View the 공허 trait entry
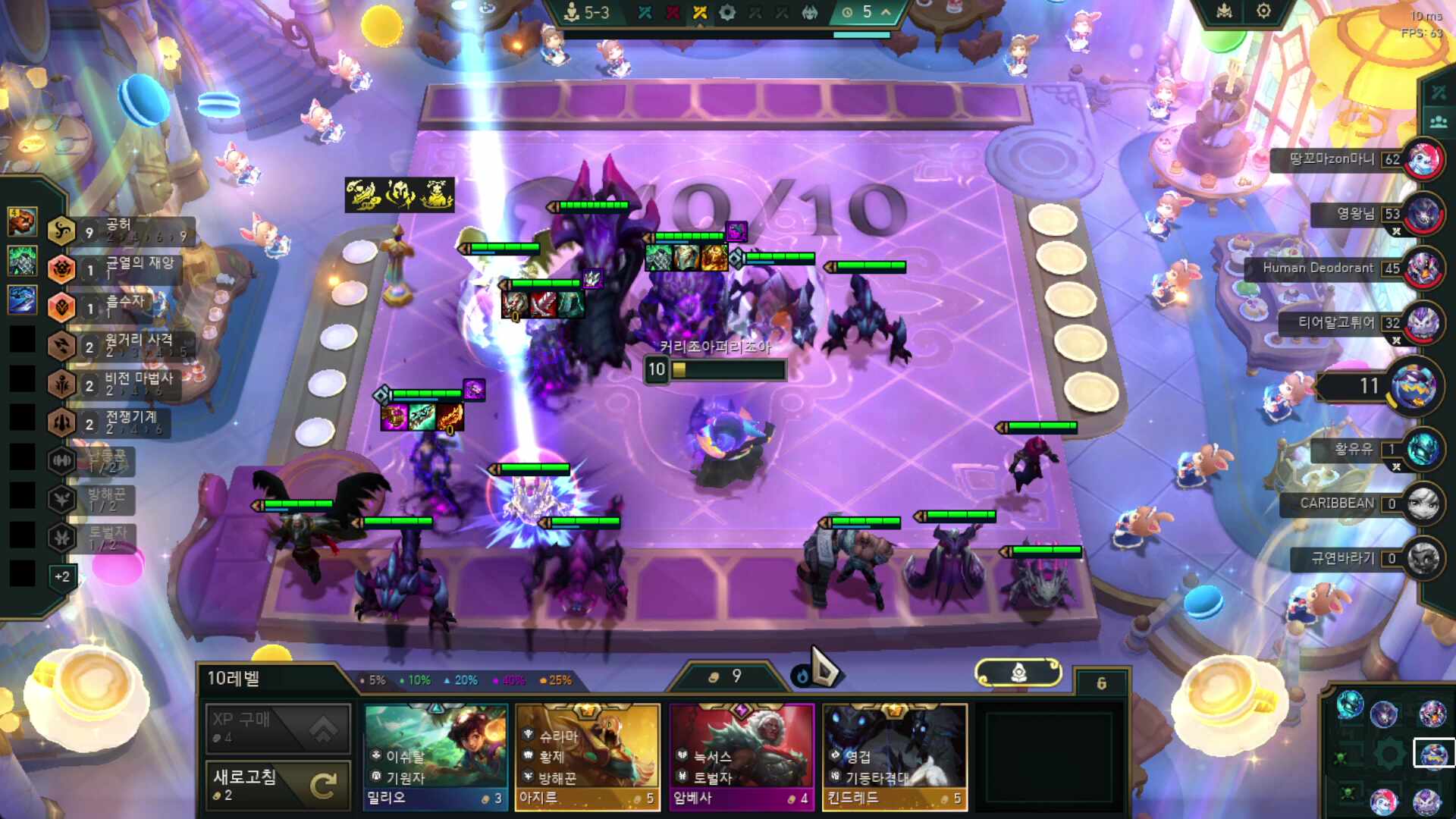The width and height of the screenshot is (1456, 819). click(x=121, y=231)
